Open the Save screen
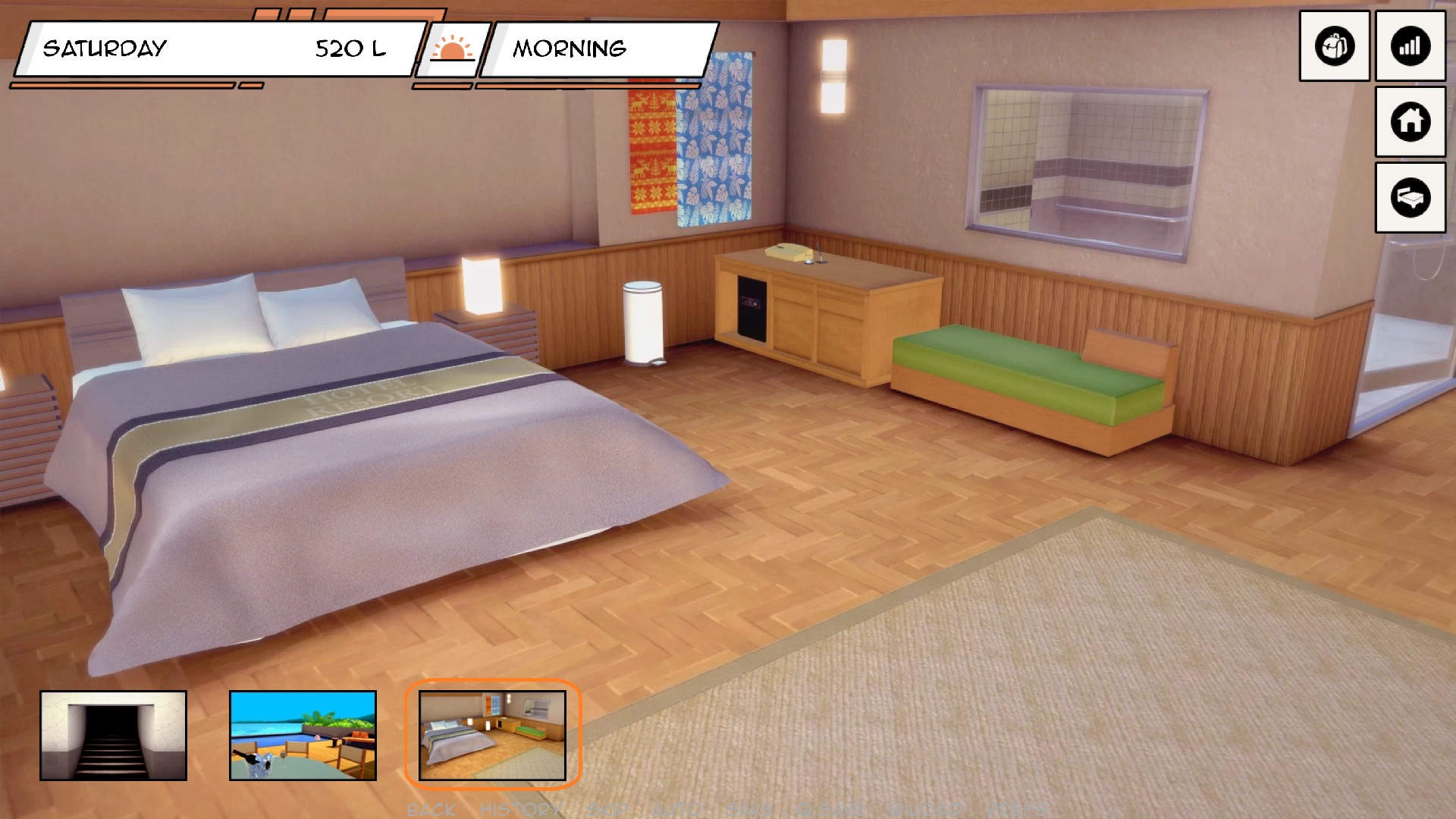Screen dimensions: 1456x819 (x=749, y=810)
